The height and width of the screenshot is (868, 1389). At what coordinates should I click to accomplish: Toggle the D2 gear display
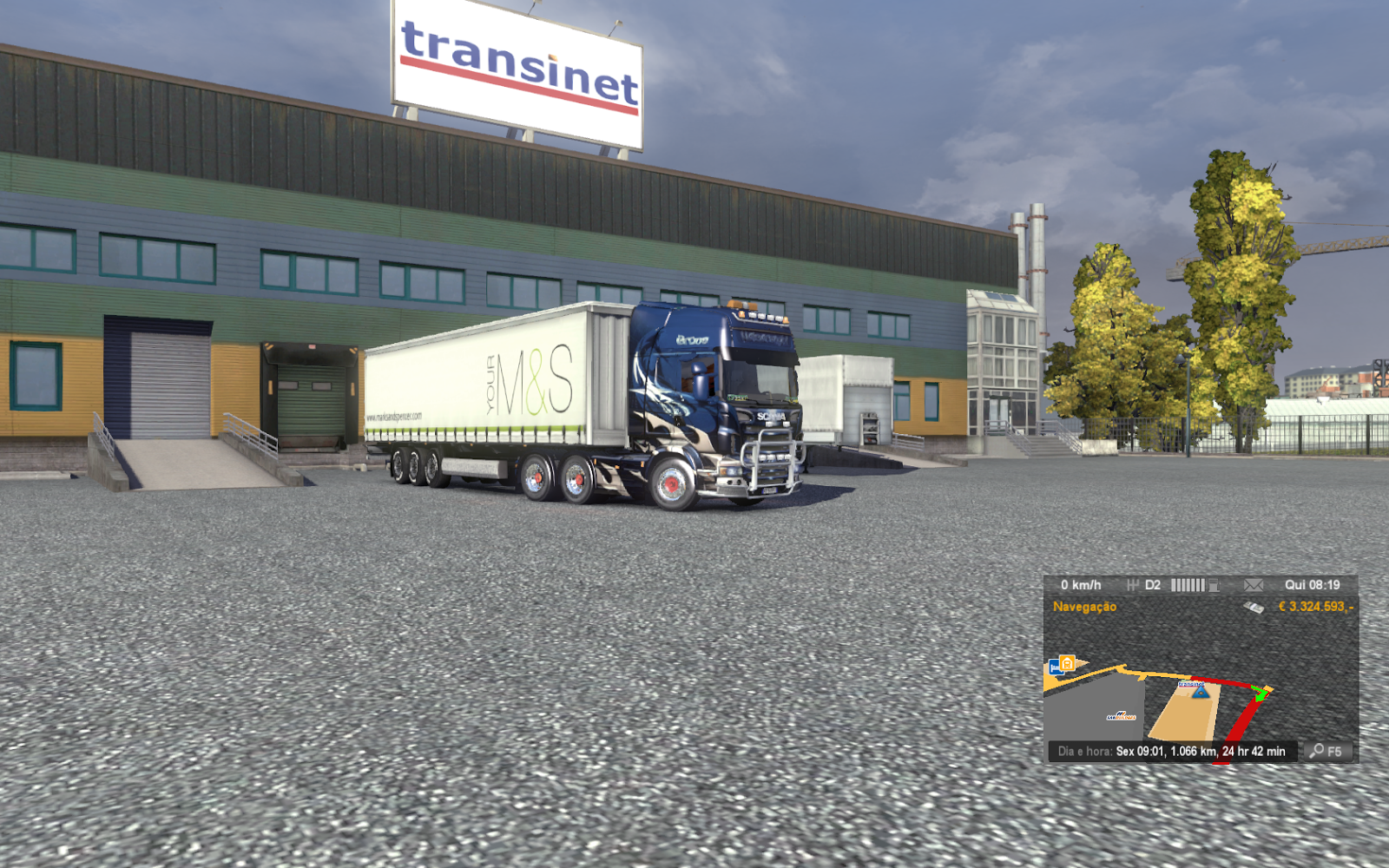tap(1153, 585)
